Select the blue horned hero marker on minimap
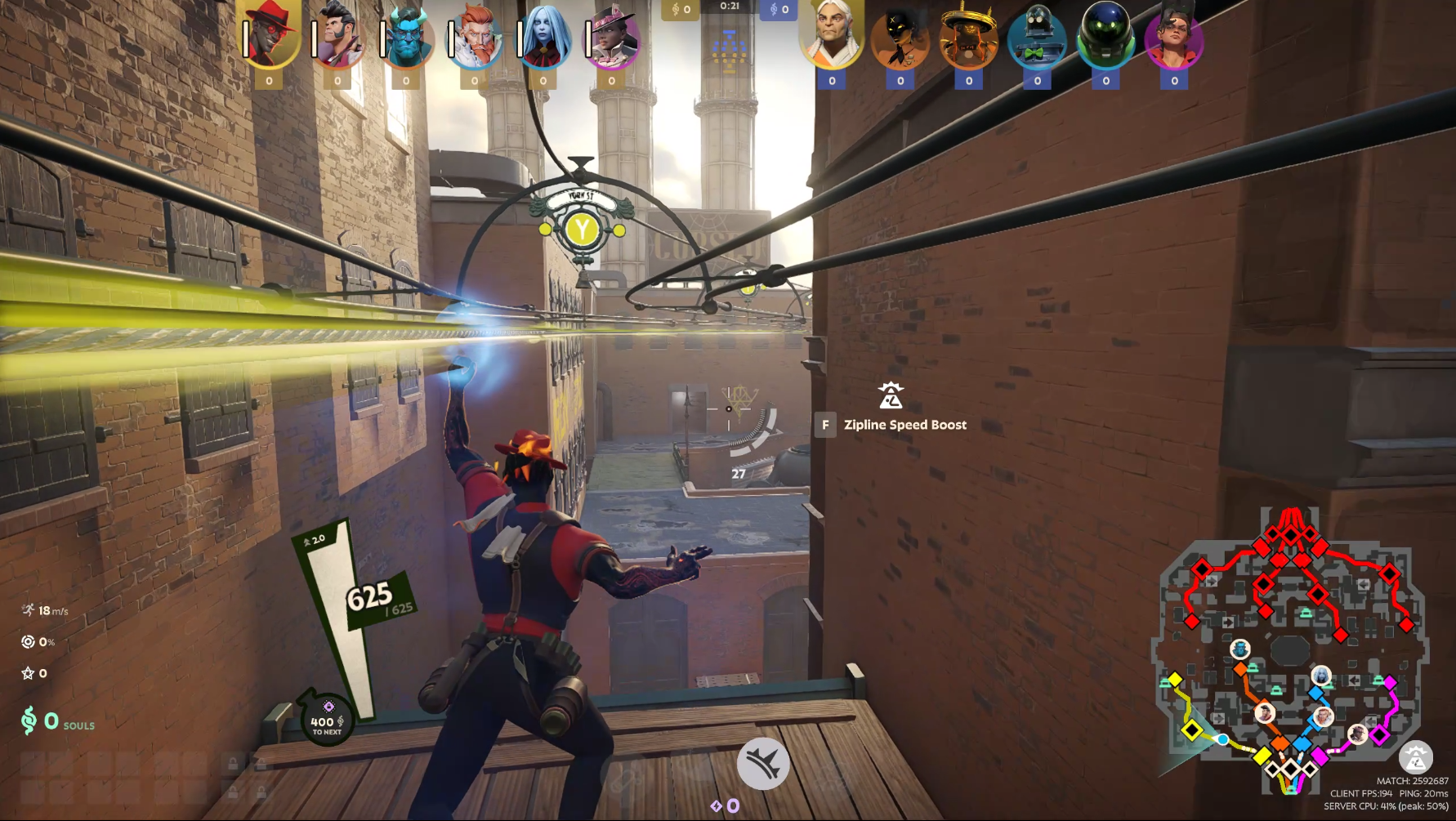 pos(1240,649)
